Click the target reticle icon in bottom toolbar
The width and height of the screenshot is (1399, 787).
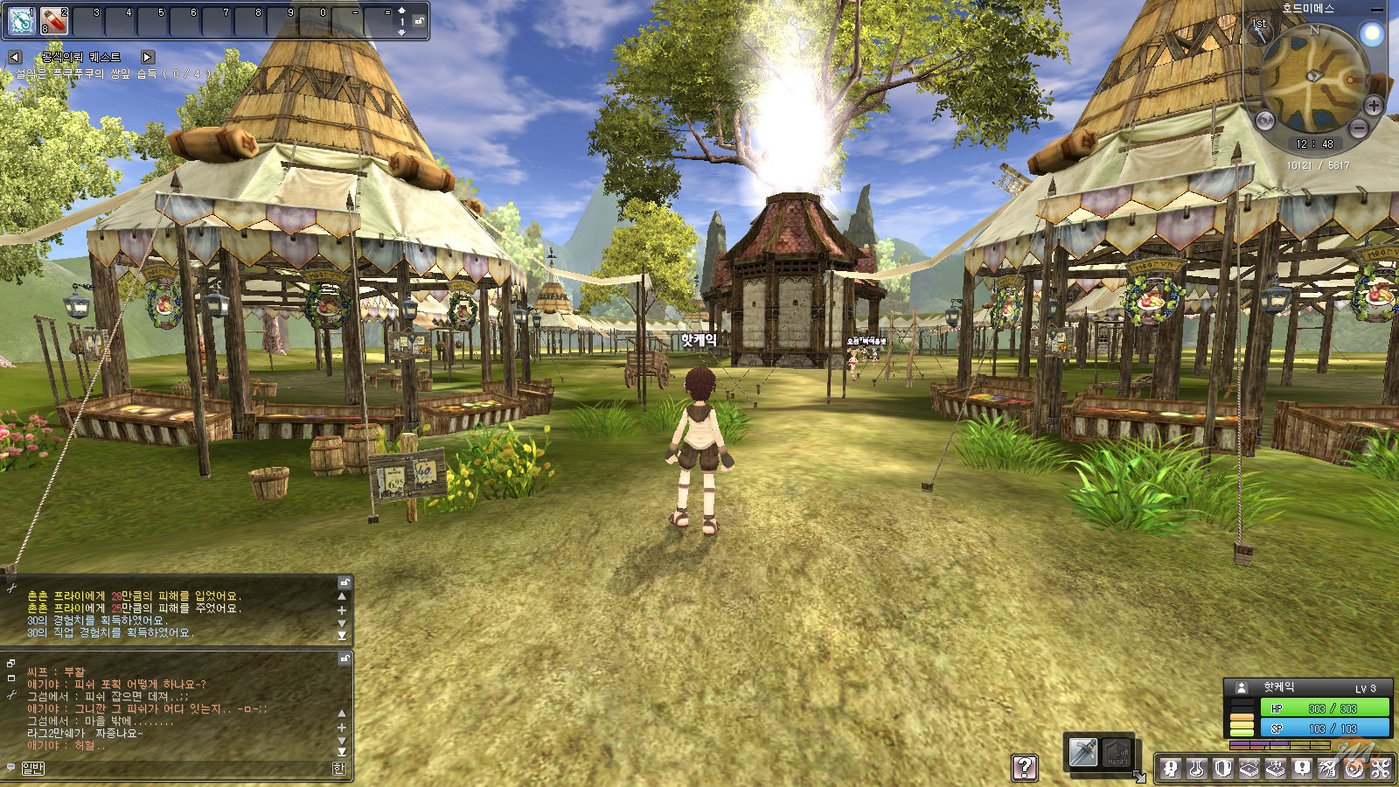click(x=1351, y=768)
